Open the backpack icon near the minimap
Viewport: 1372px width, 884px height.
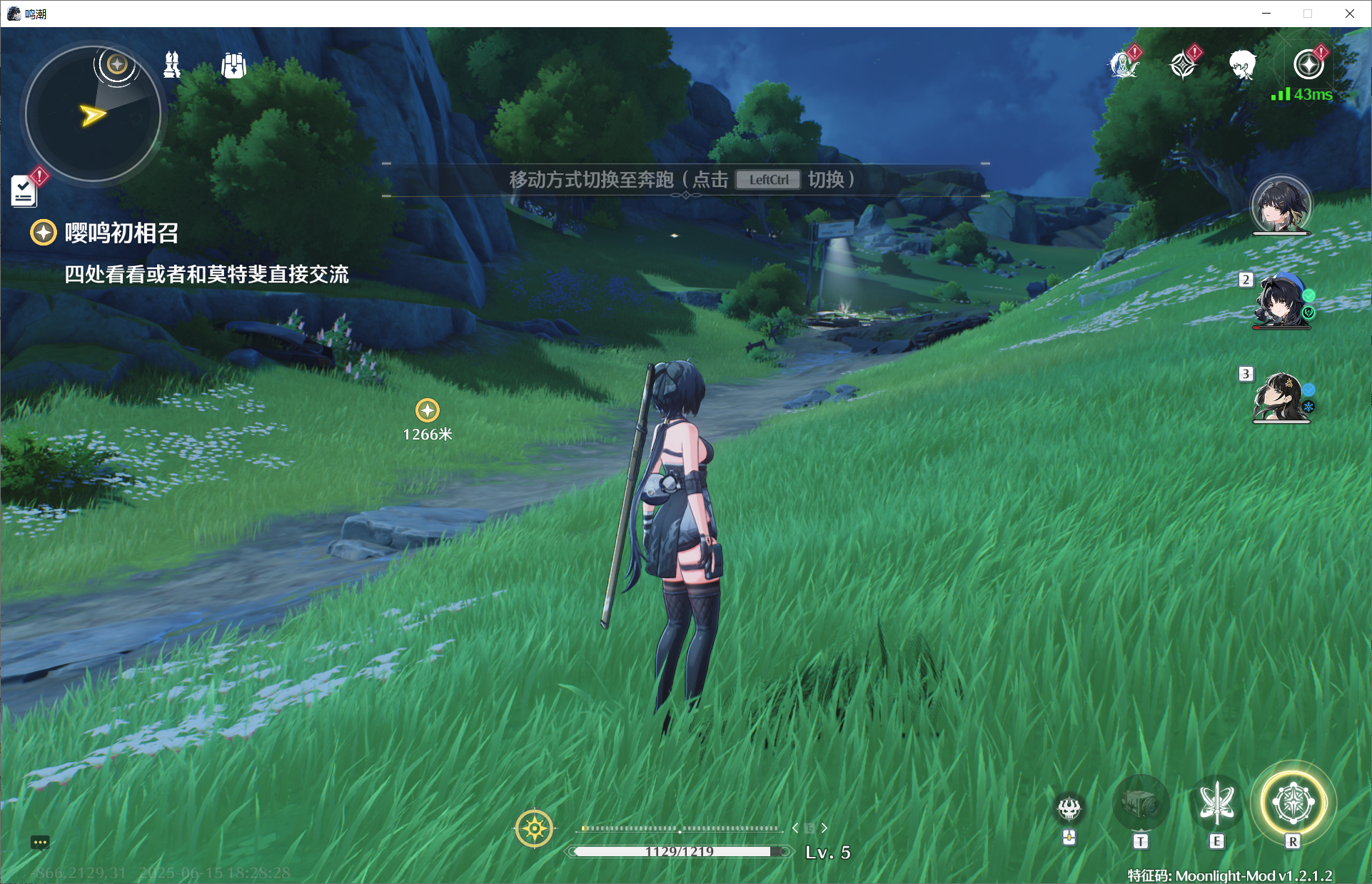coord(233,66)
